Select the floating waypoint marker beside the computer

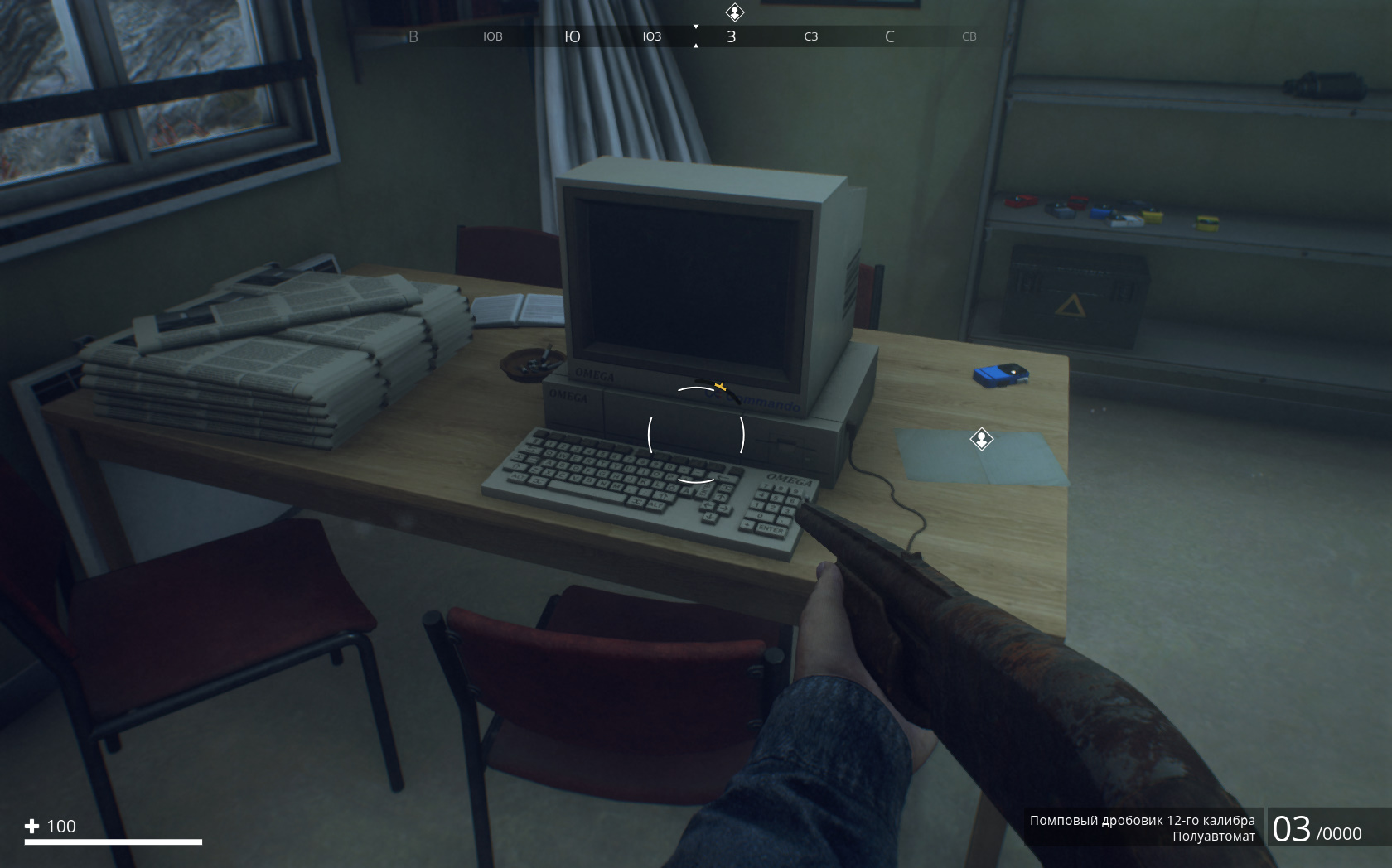(x=981, y=439)
